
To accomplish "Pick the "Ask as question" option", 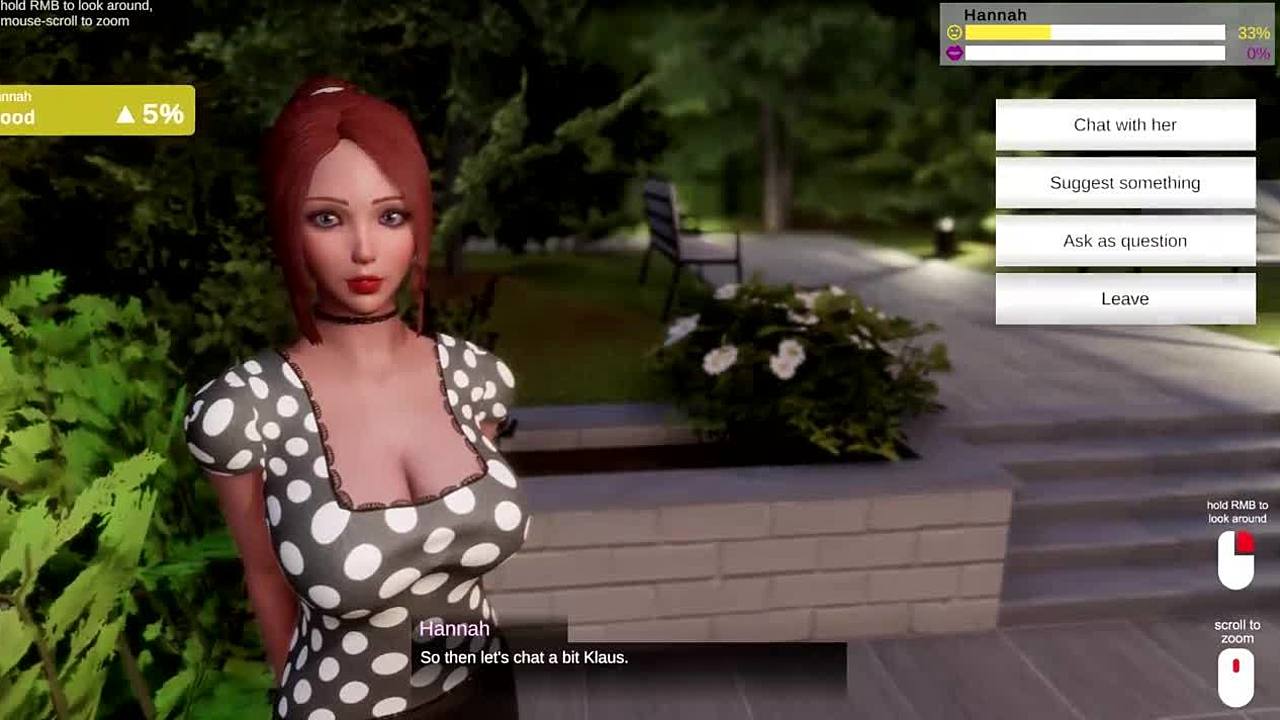I will (1125, 241).
